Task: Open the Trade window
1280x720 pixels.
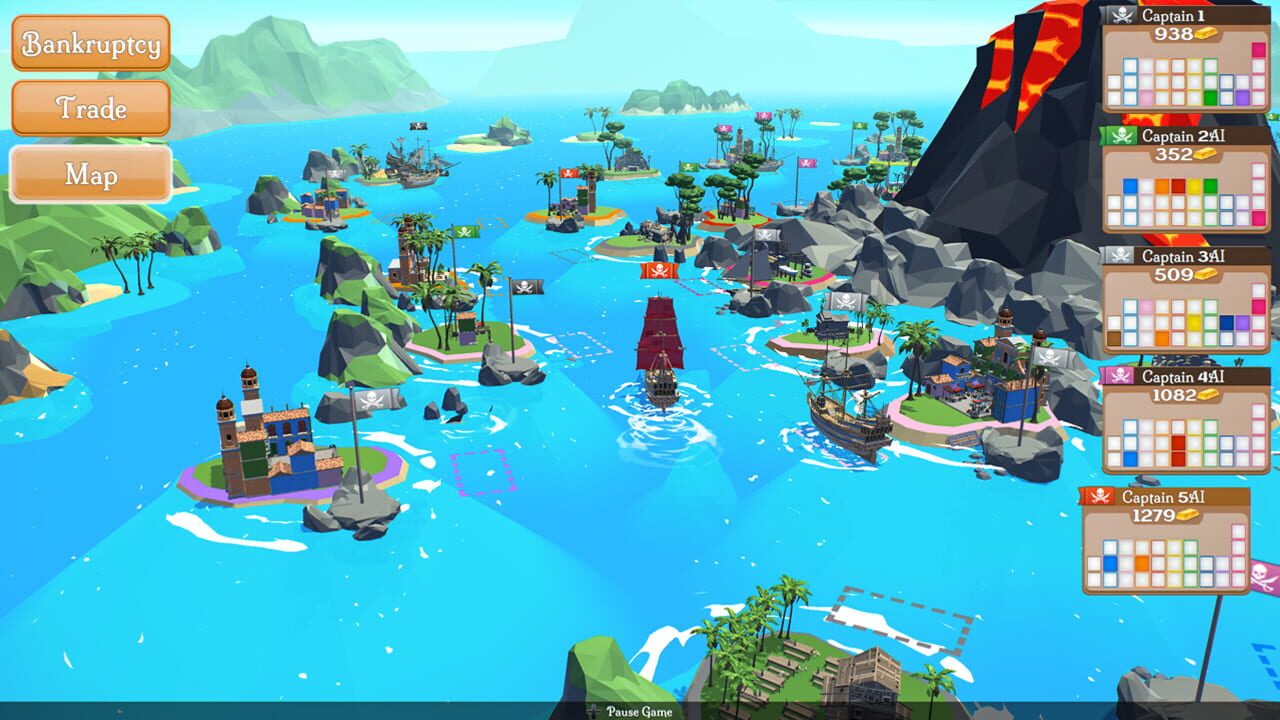Action: (90, 110)
